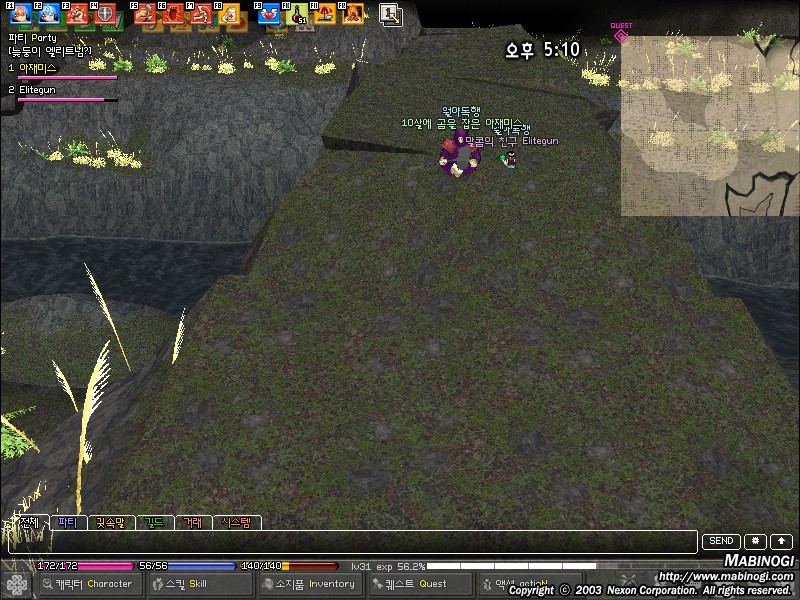
Task: Switch to the 시스템 system chat tab
Action: (237, 522)
